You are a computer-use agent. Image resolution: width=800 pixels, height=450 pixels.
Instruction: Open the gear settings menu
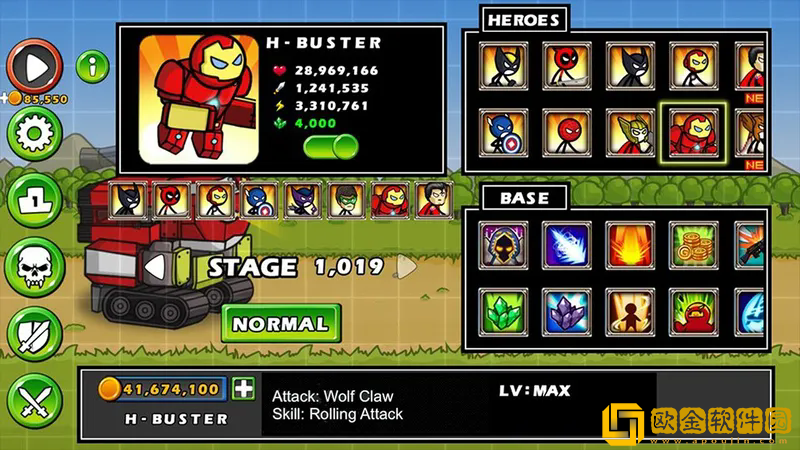[x=34, y=132]
